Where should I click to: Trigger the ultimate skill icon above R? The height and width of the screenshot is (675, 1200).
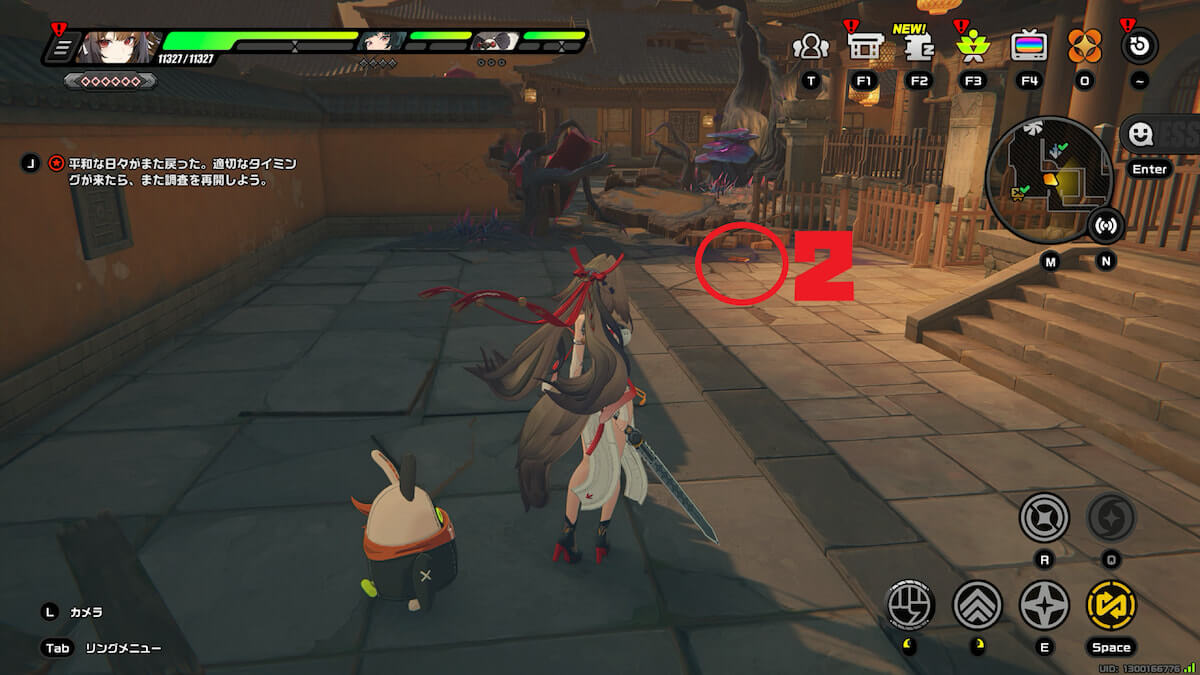coord(1044,518)
